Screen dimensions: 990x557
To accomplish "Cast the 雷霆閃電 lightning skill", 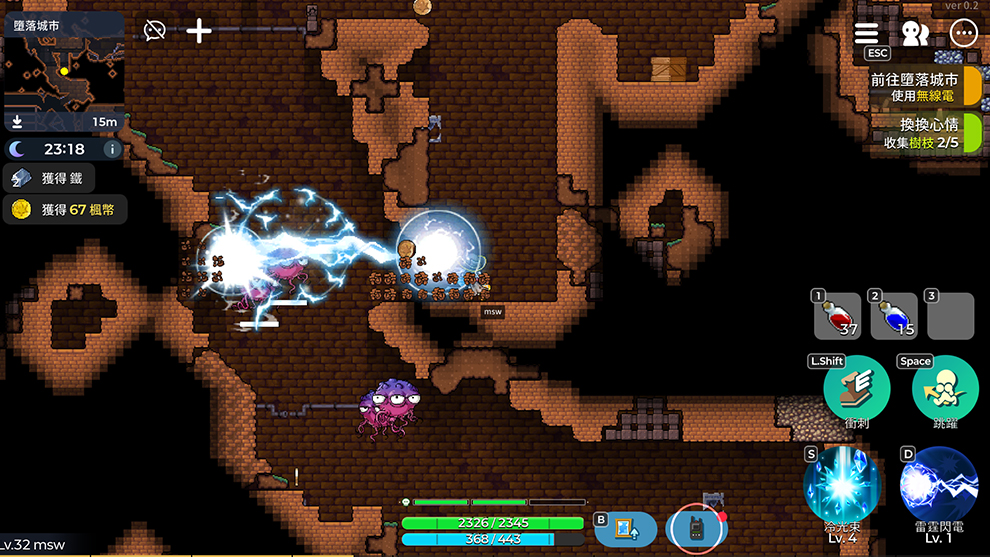I will [x=938, y=484].
